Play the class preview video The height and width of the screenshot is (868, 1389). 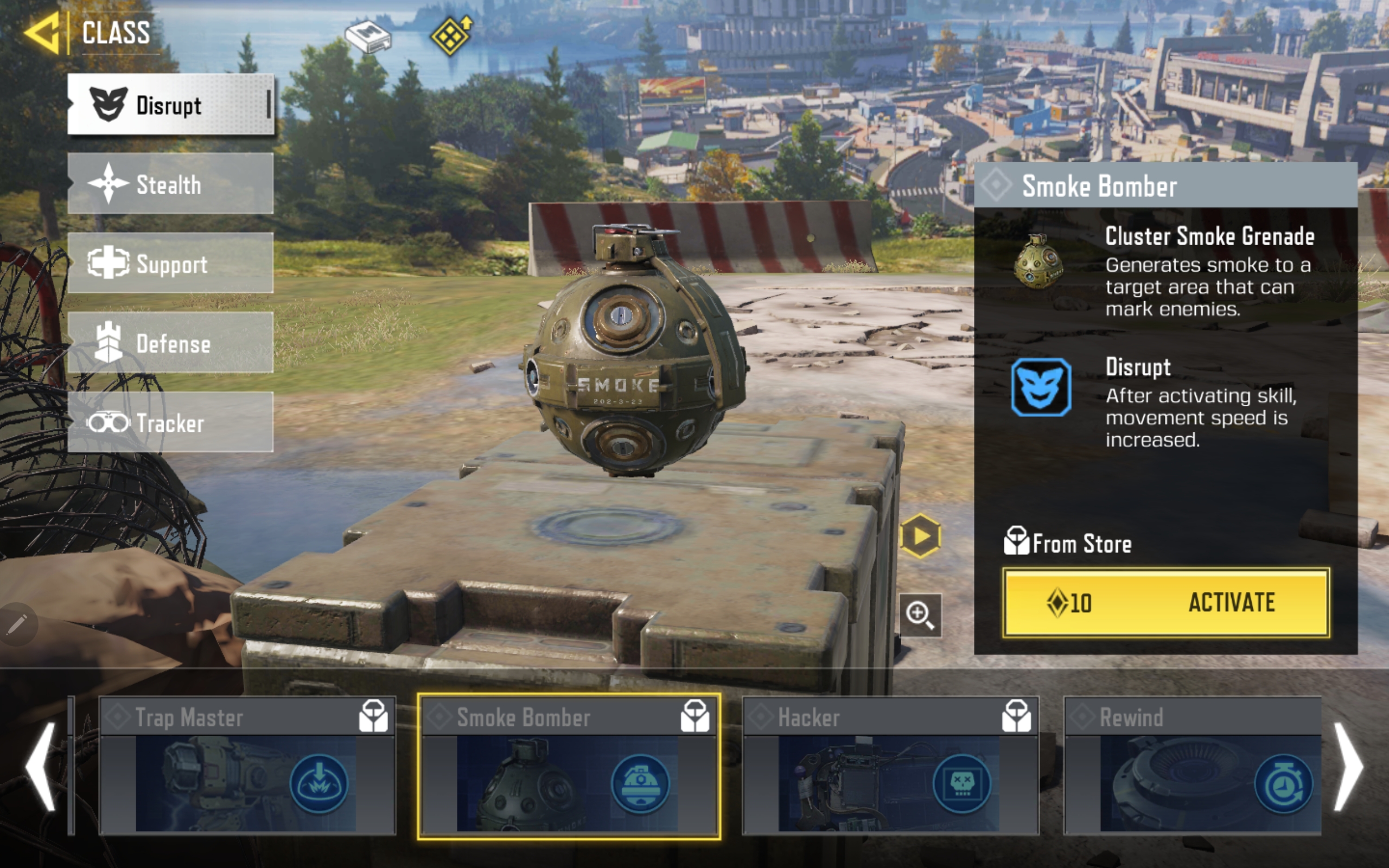[x=920, y=536]
